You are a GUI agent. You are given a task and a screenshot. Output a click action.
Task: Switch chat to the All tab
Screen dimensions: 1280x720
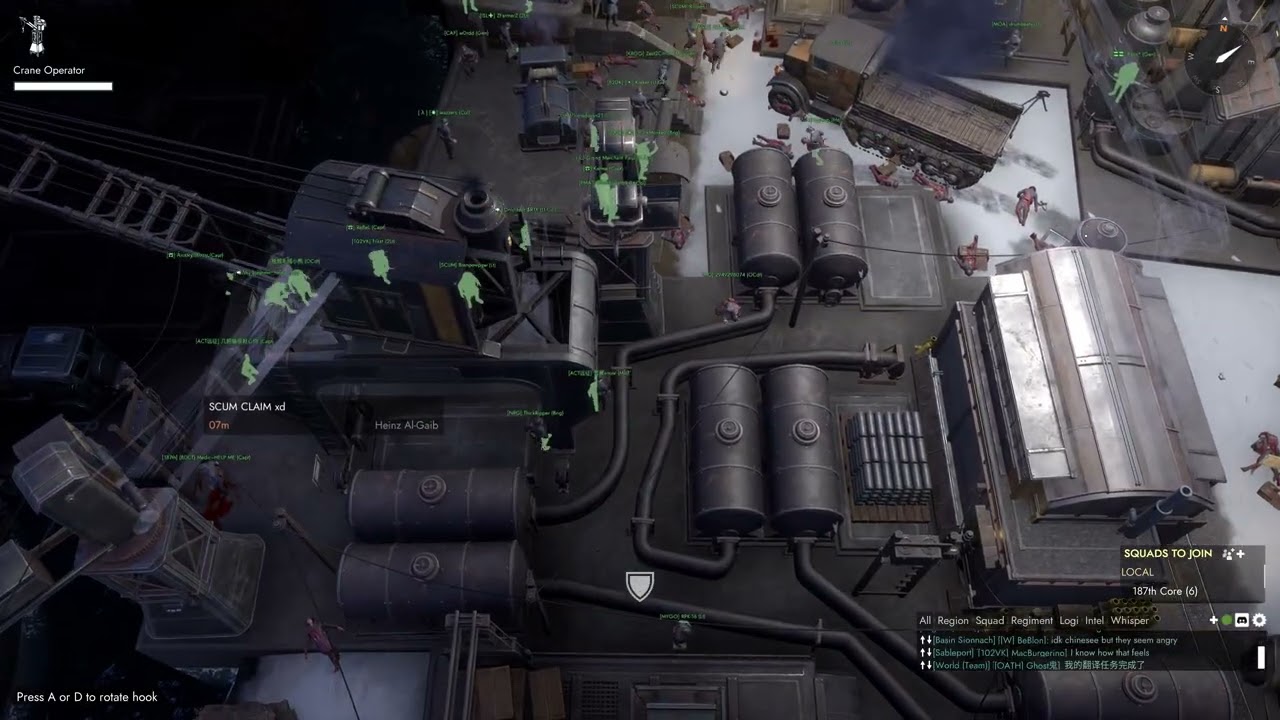pyautogui.click(x=925, y=621)
